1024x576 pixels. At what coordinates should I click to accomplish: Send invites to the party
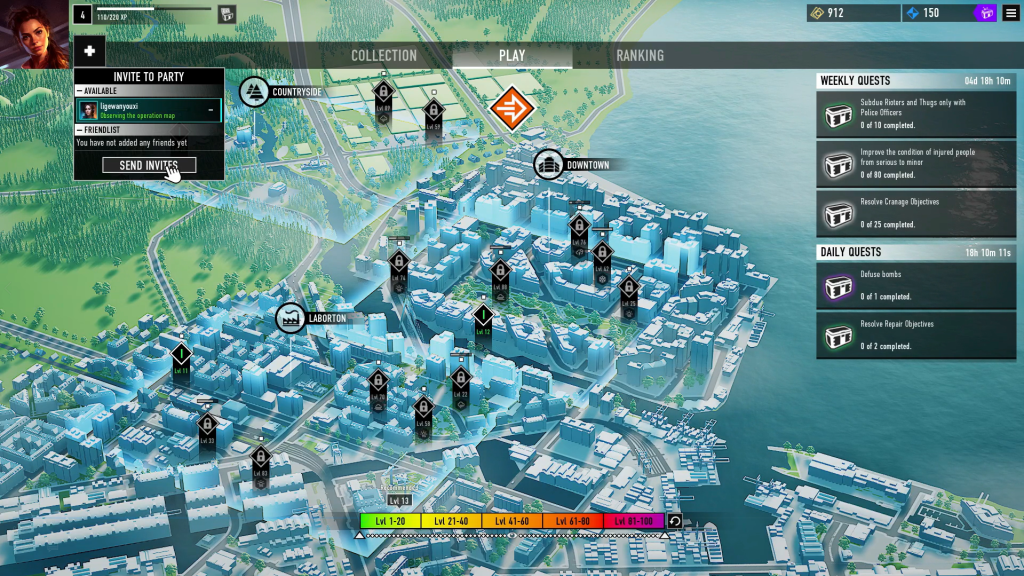point(149,165)
